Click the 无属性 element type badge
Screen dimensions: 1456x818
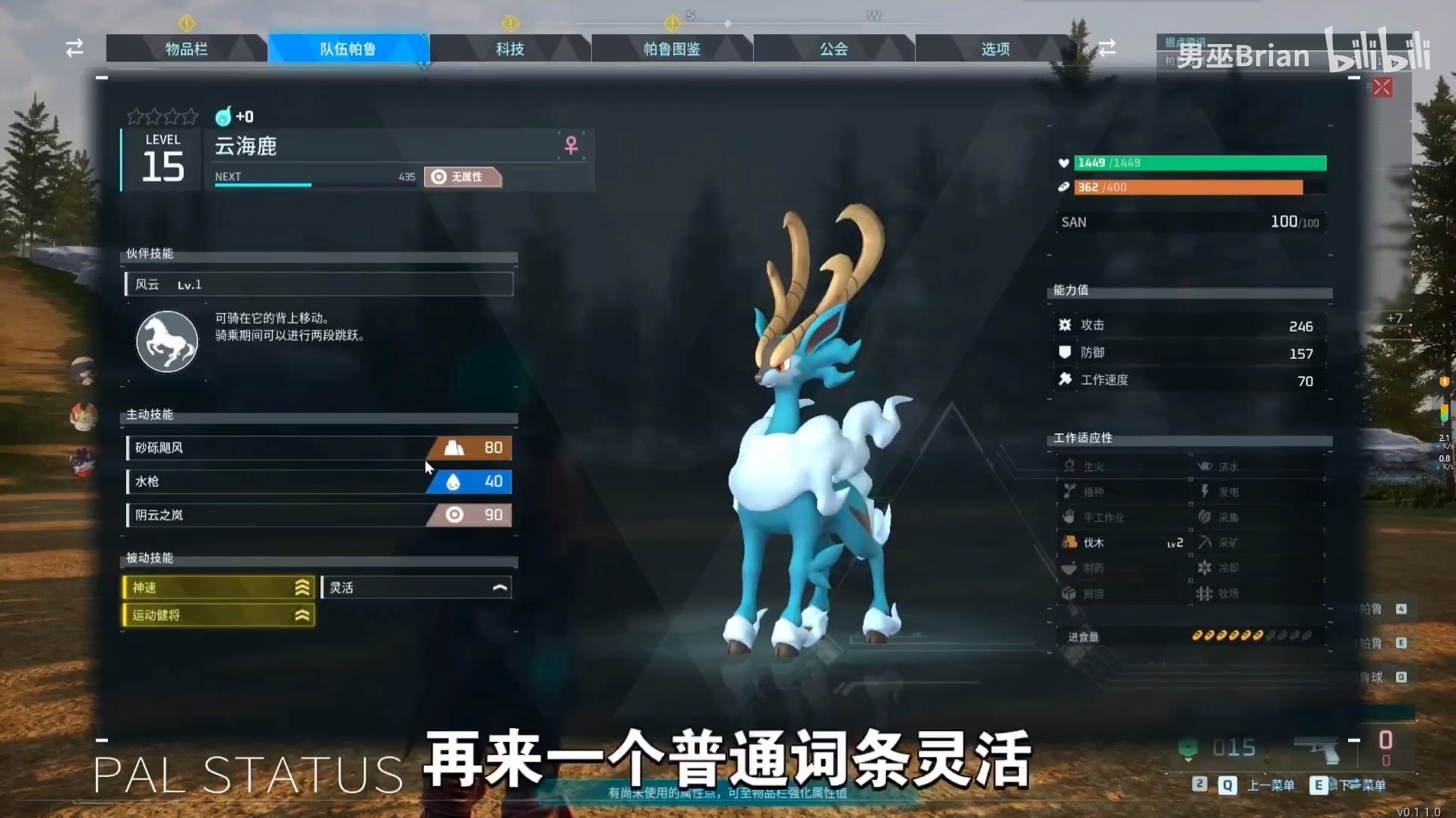pyautogui.click(x=462, y=176)
